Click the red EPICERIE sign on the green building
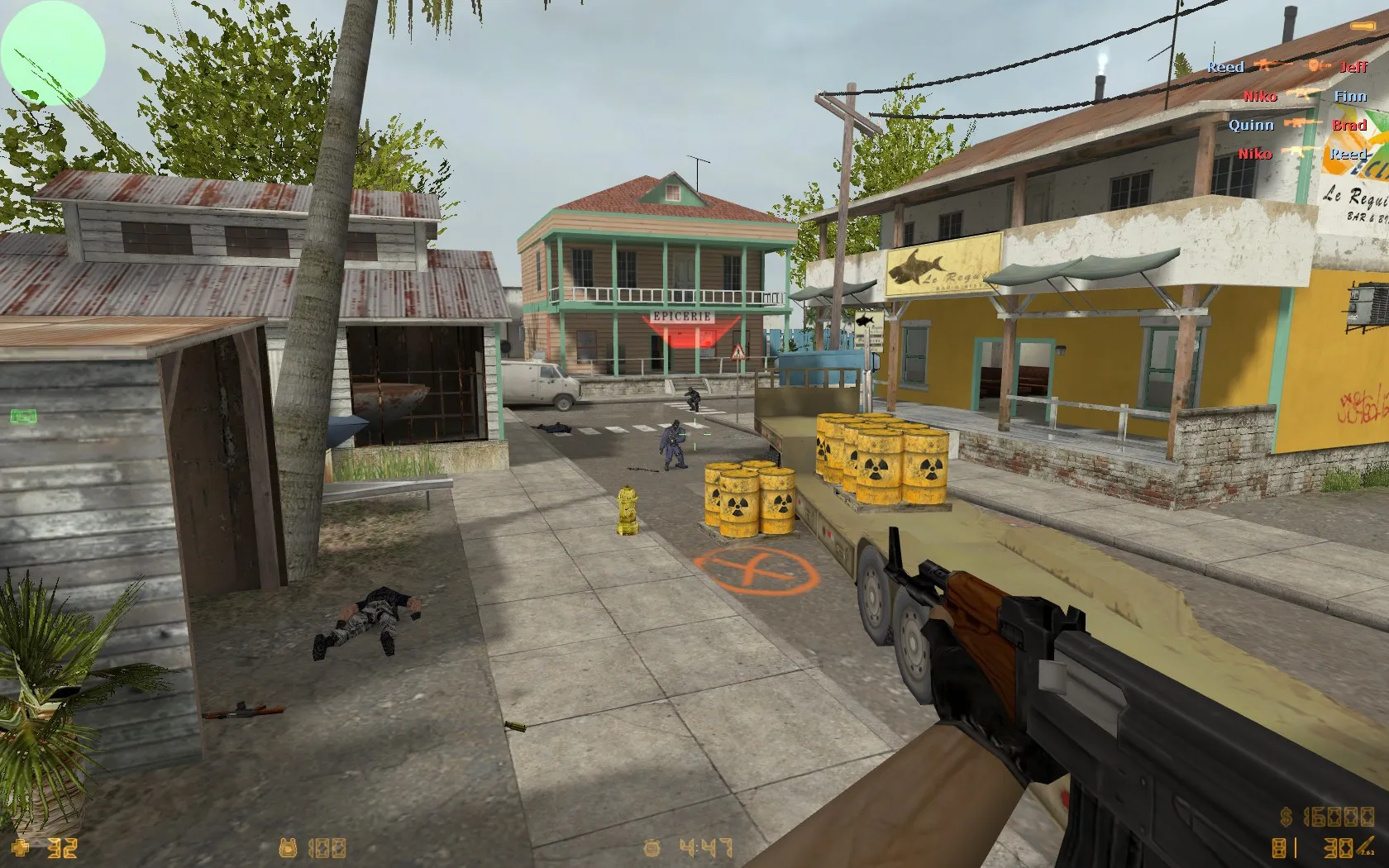Viewport: 1389px width, 868px height. coord(682,315)
